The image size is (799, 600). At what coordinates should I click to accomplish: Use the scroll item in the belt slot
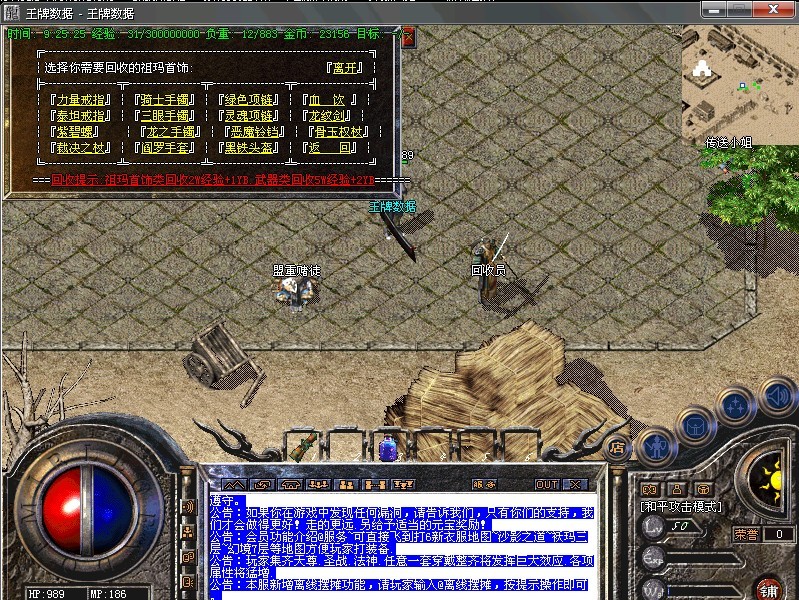tap(311, 444)
